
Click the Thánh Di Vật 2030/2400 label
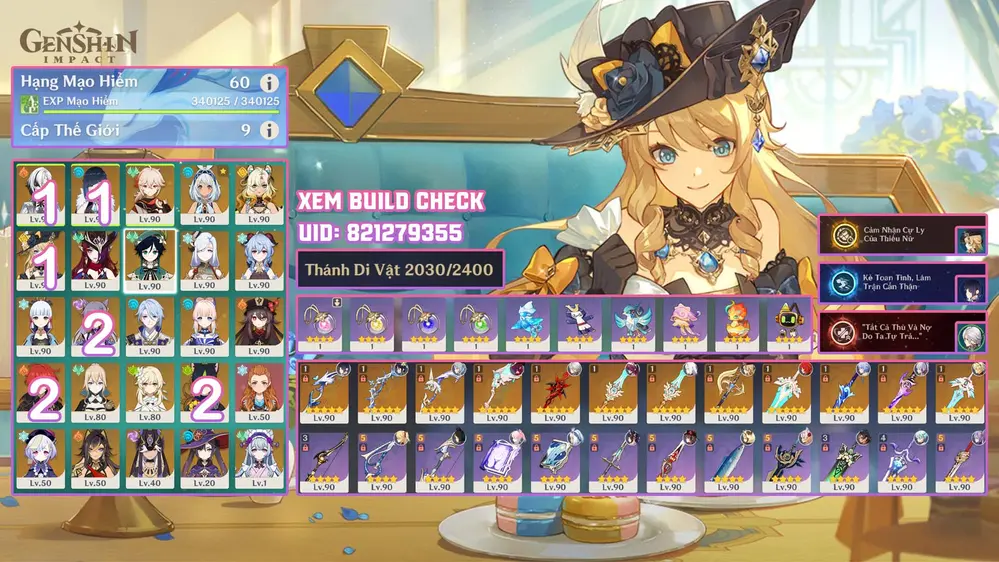[x=400, y=268]
